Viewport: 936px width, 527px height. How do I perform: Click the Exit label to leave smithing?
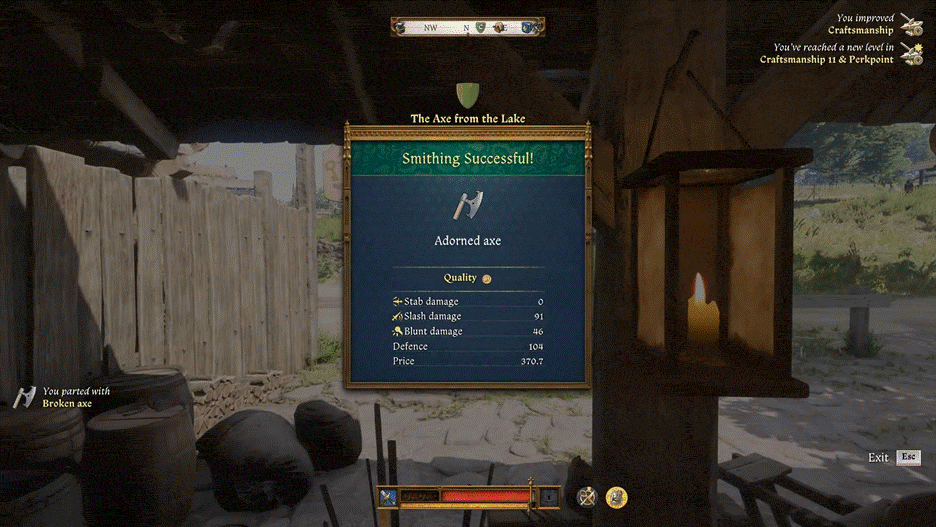pos(878,457)
